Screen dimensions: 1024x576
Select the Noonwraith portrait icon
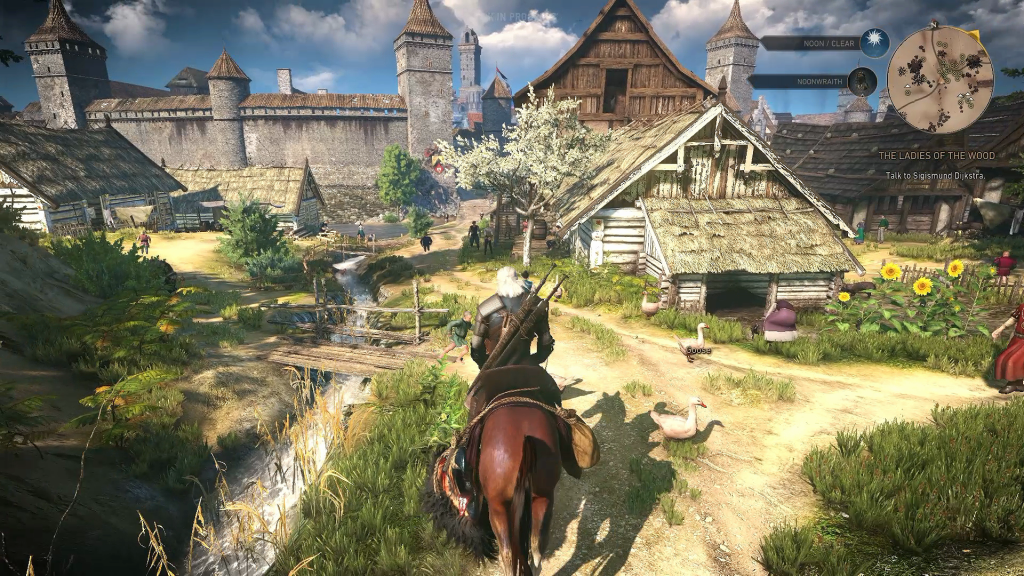pyautogui.click(x=862, y=81)
